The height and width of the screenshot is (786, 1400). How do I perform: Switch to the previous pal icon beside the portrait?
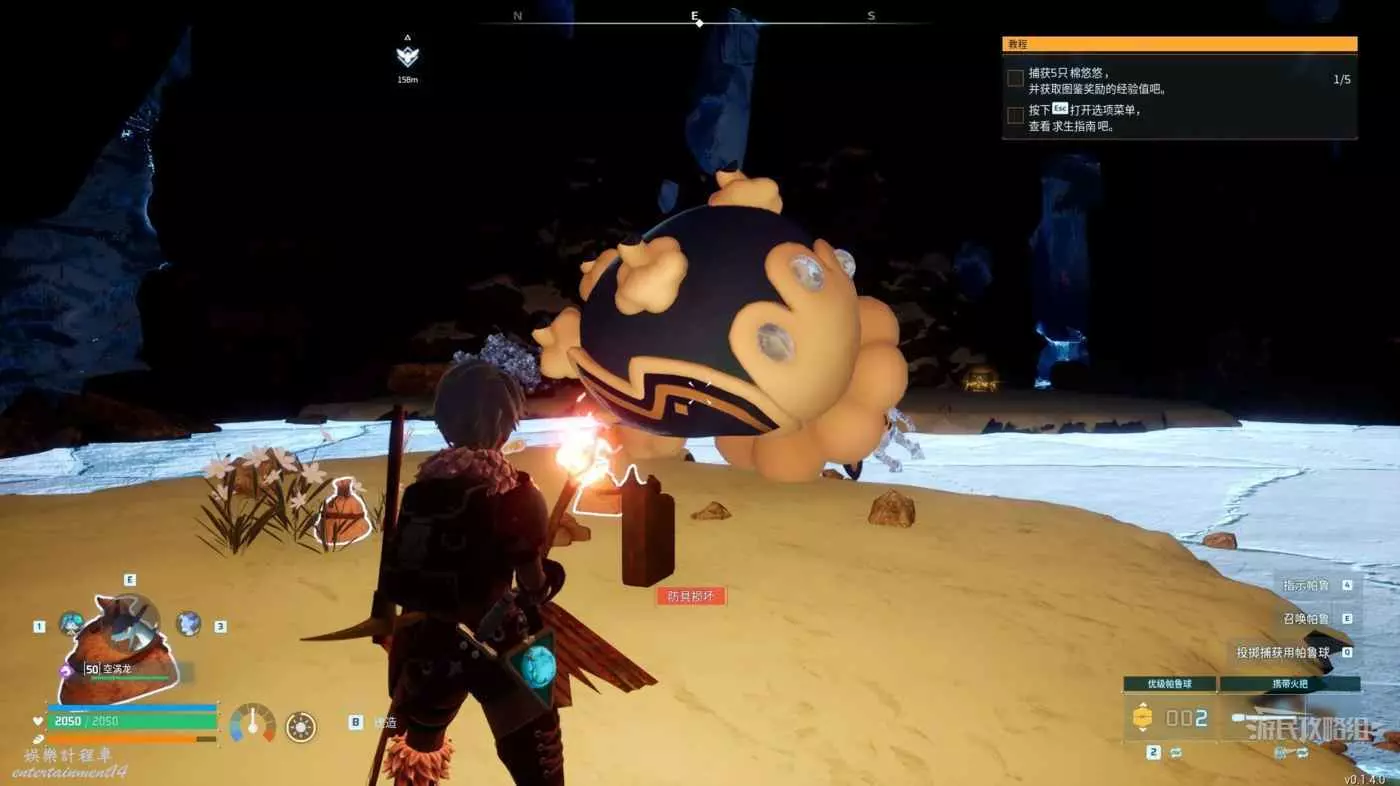(71, 624)
